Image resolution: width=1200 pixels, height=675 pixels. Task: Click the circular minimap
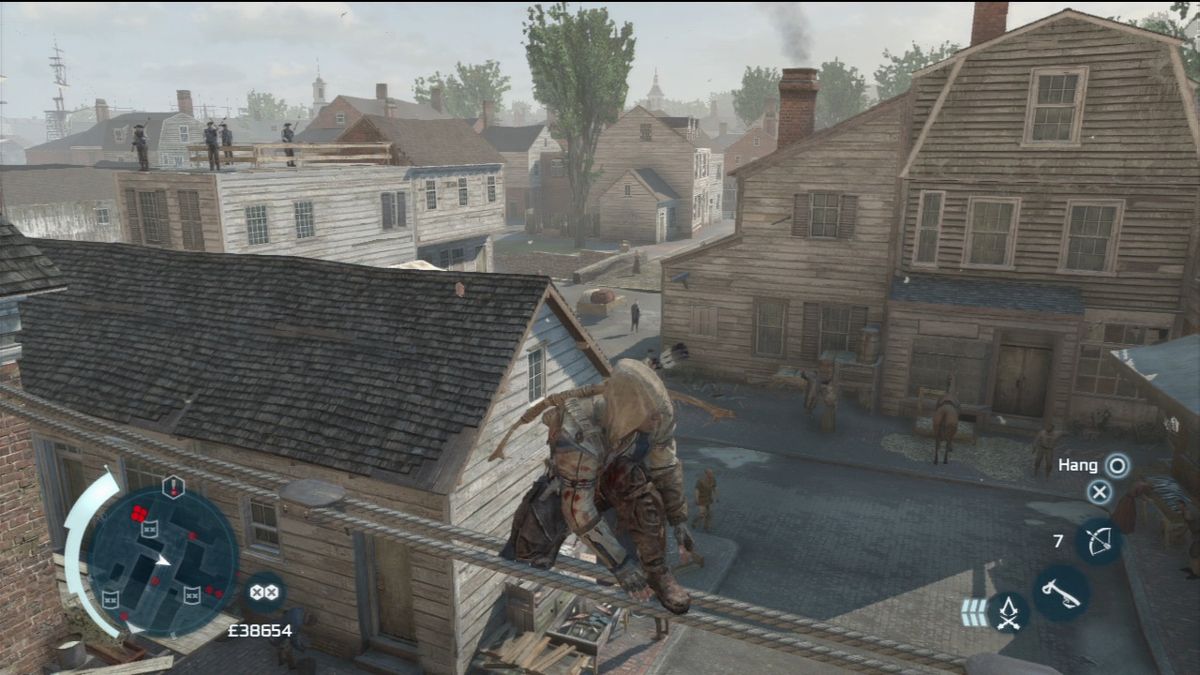163,560
